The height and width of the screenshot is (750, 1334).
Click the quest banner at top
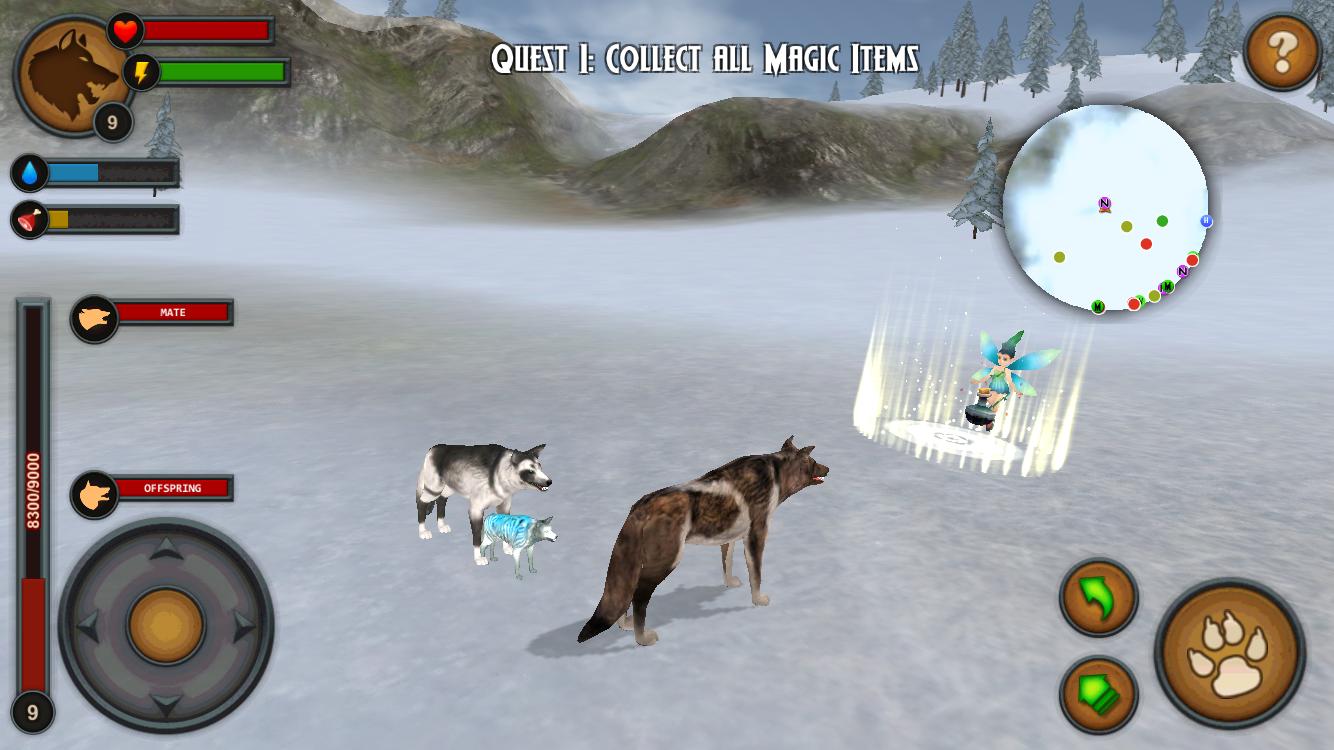point(707,58)
